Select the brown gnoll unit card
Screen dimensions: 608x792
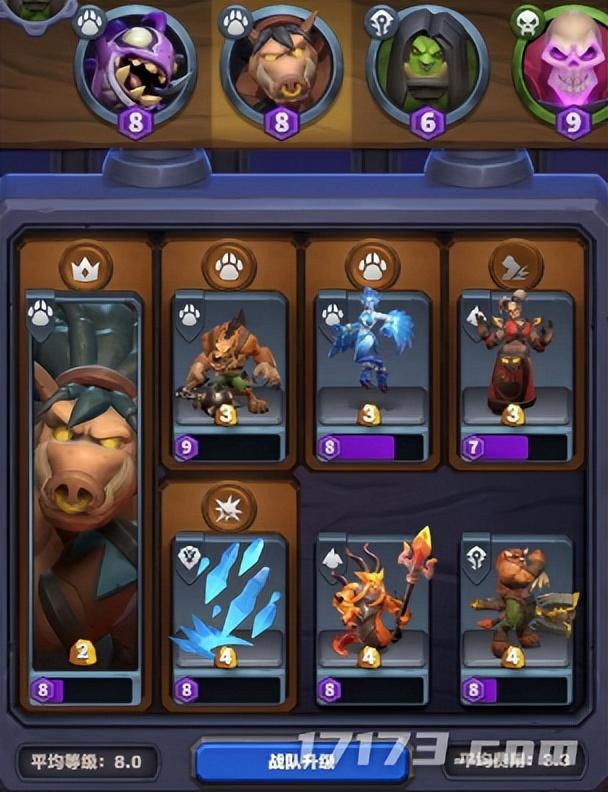[x=229, y=370]
